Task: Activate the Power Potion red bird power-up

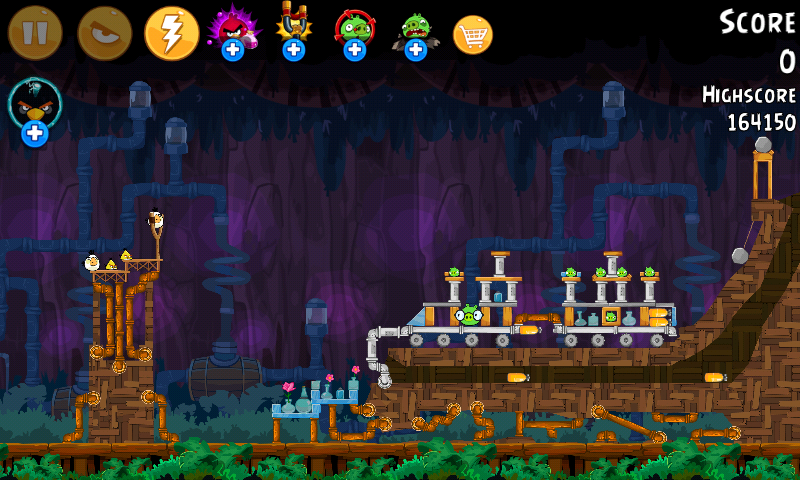Action: (233, 30)
